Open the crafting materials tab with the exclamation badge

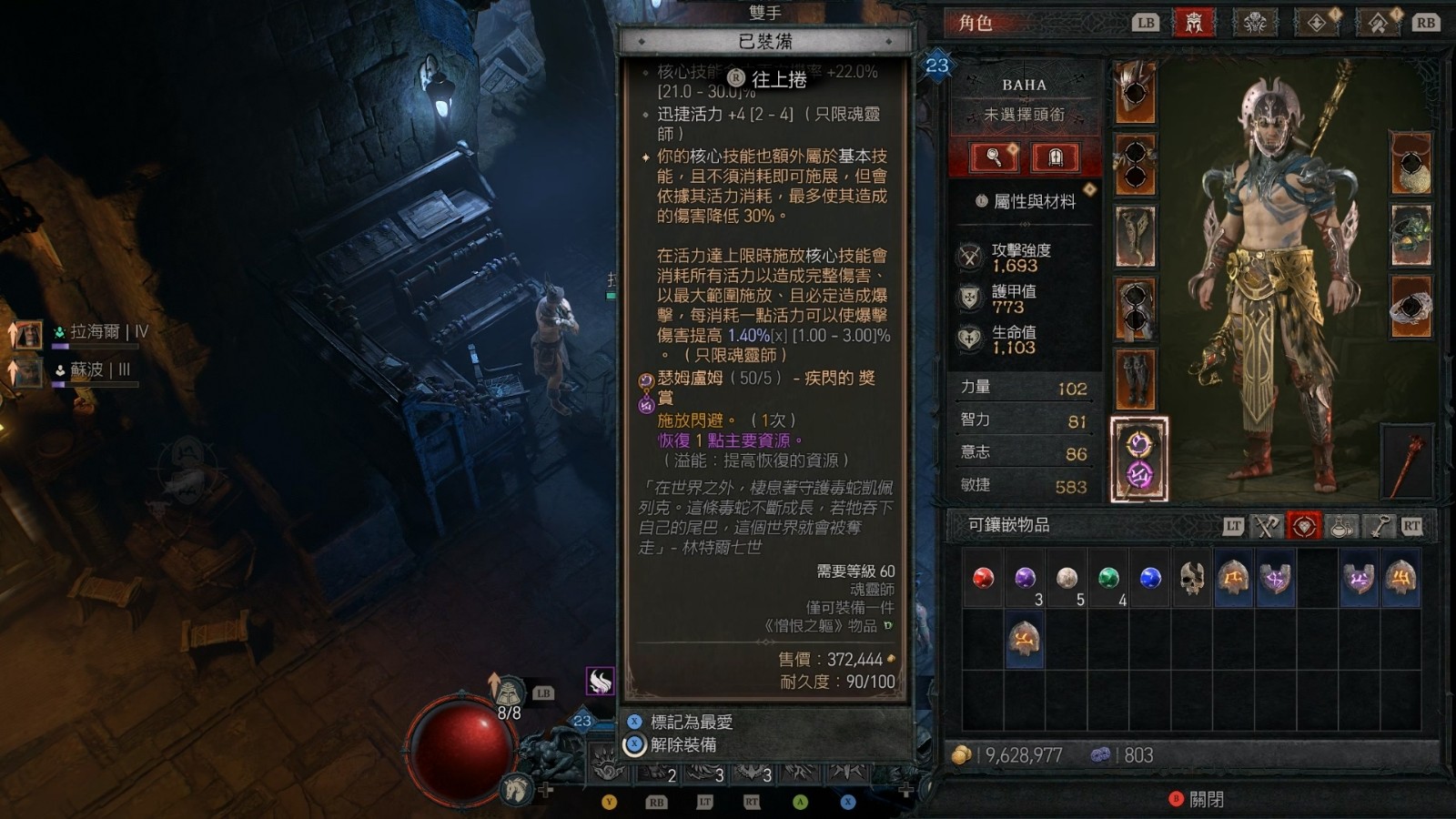(1378, 23)
